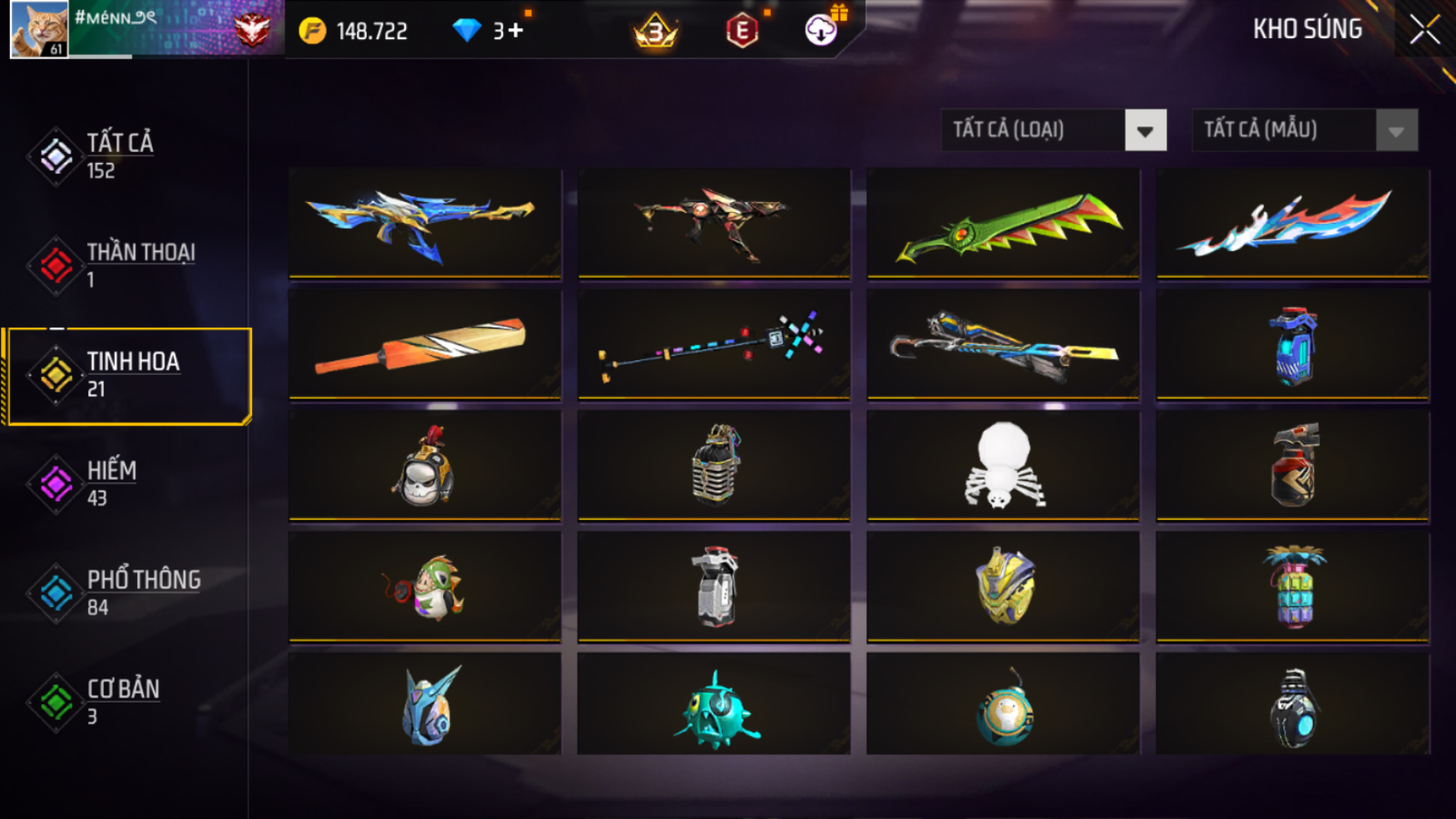This screenshot has height=819, width=1456.
Task: Expand the Tất Cả (Loại) type dropdown
Action: [1144, 131]
